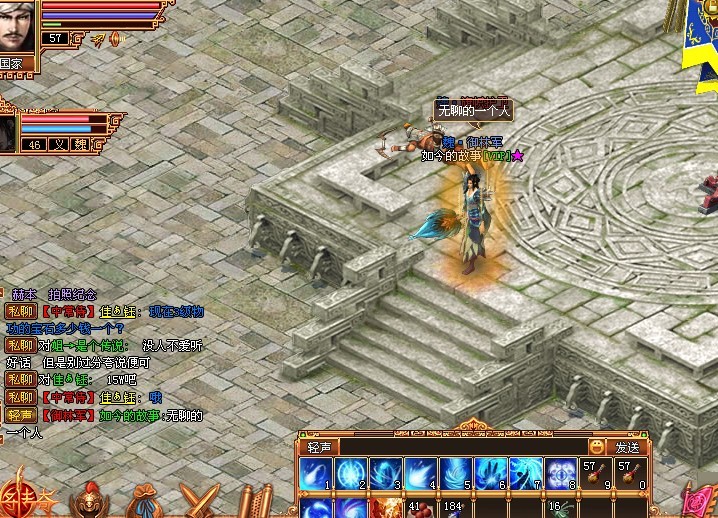Click the 发送 send button
The height and width of the screenshot is (518, 718).
pos(627,447)
